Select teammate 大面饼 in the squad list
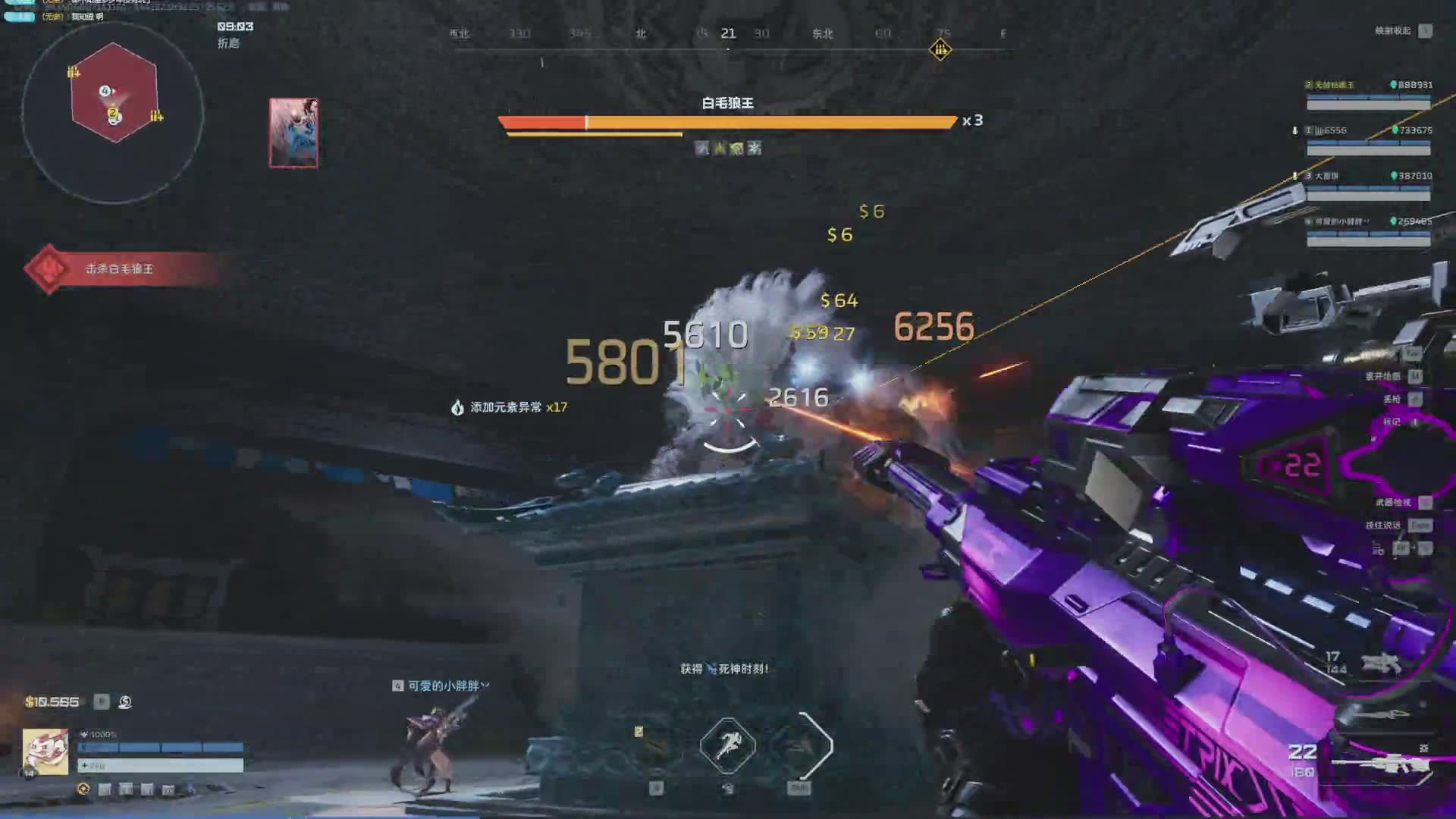 [x=1368, y=185]
